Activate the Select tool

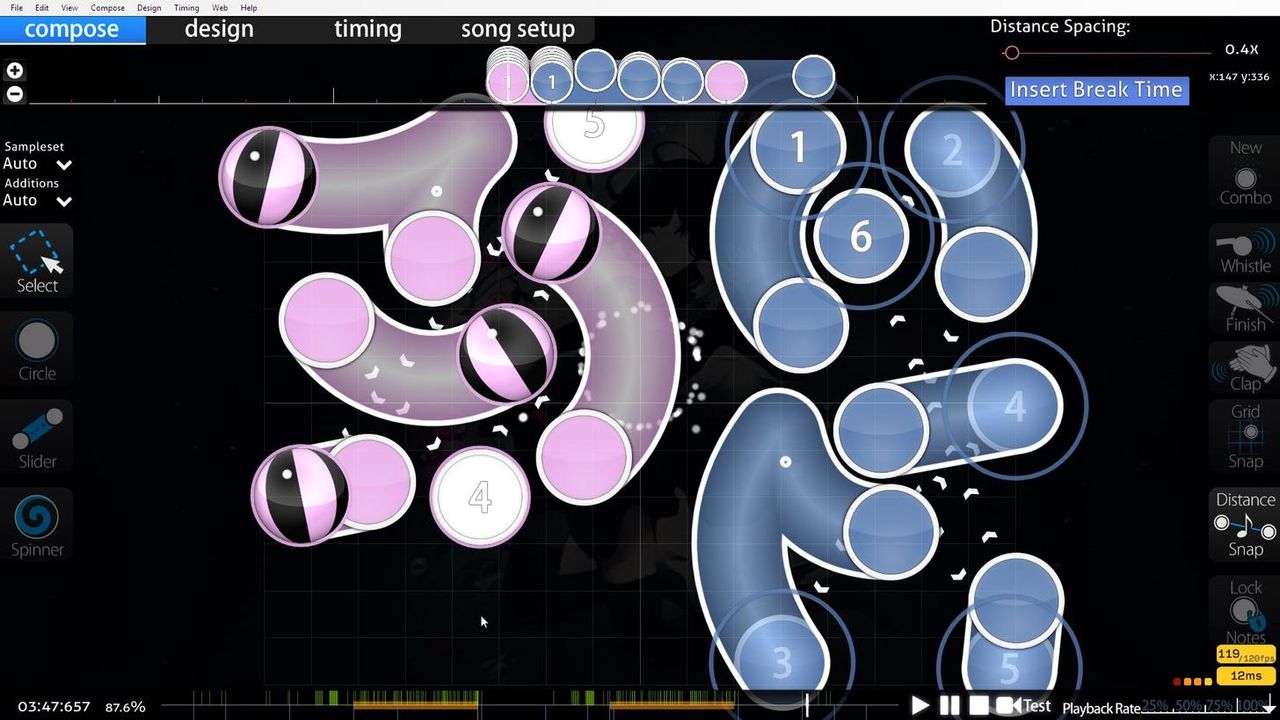coord(37,261)
